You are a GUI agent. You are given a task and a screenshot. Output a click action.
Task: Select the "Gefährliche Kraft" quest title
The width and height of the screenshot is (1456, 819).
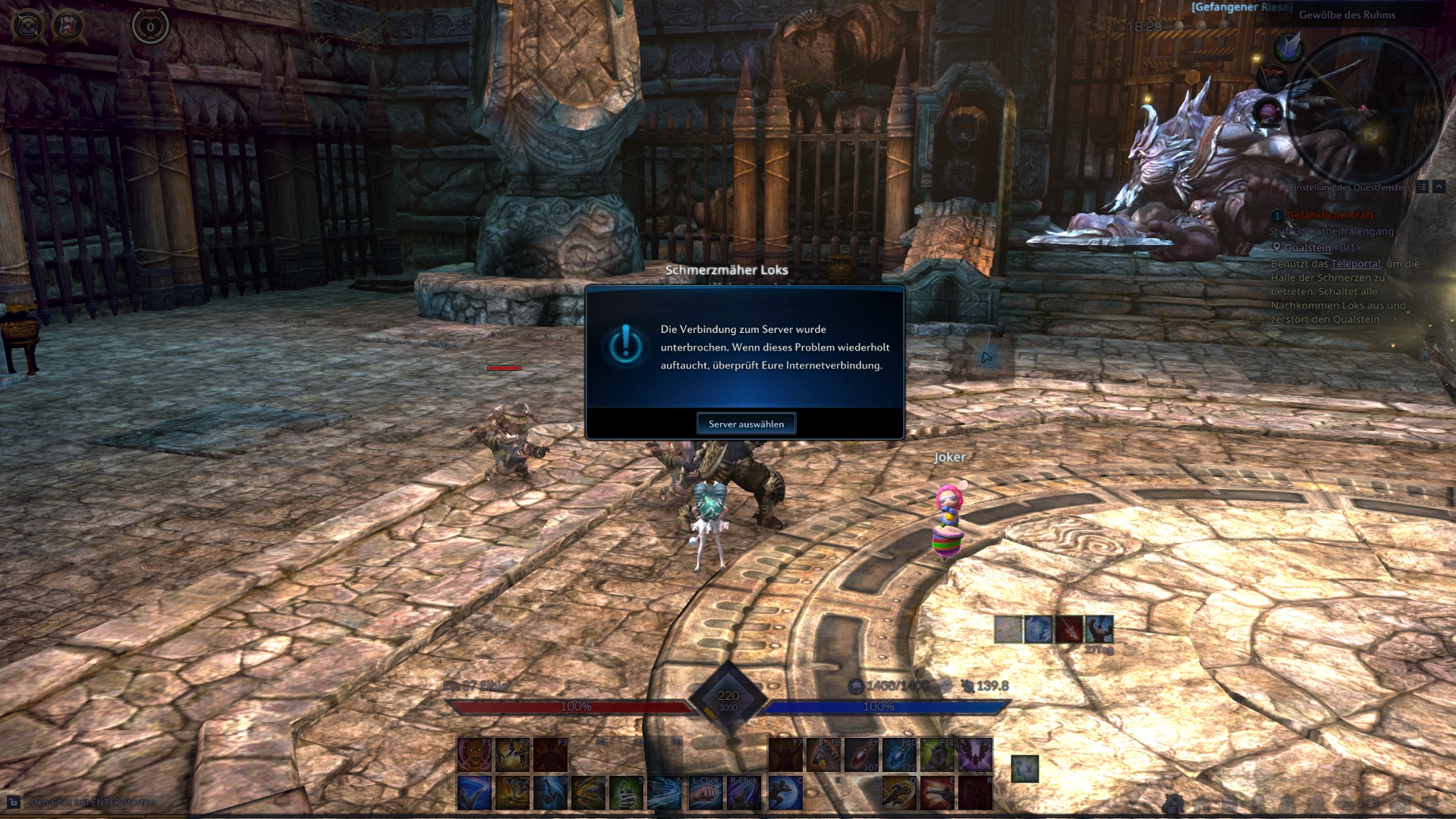1330,215
